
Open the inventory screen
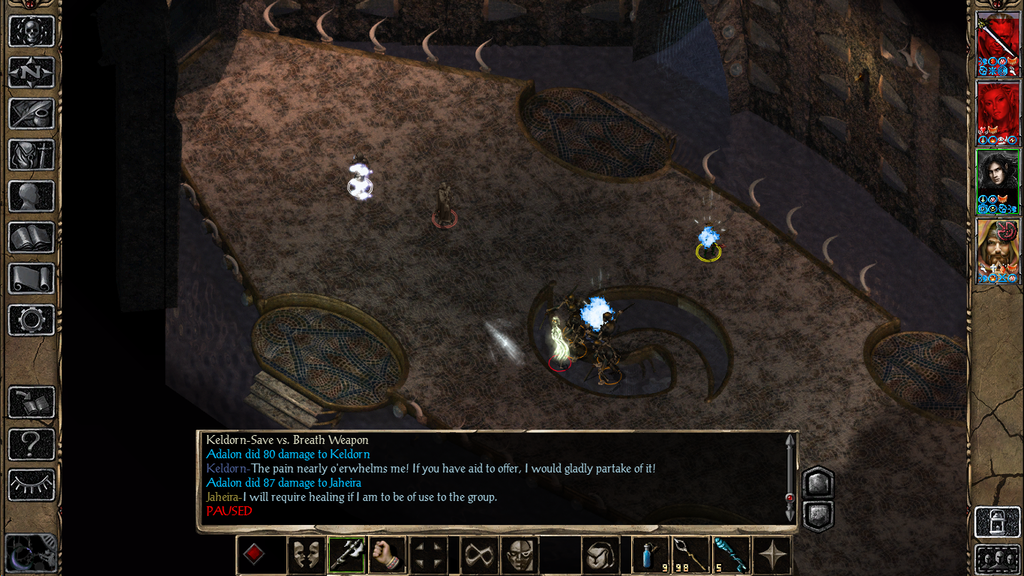(31, 155)
